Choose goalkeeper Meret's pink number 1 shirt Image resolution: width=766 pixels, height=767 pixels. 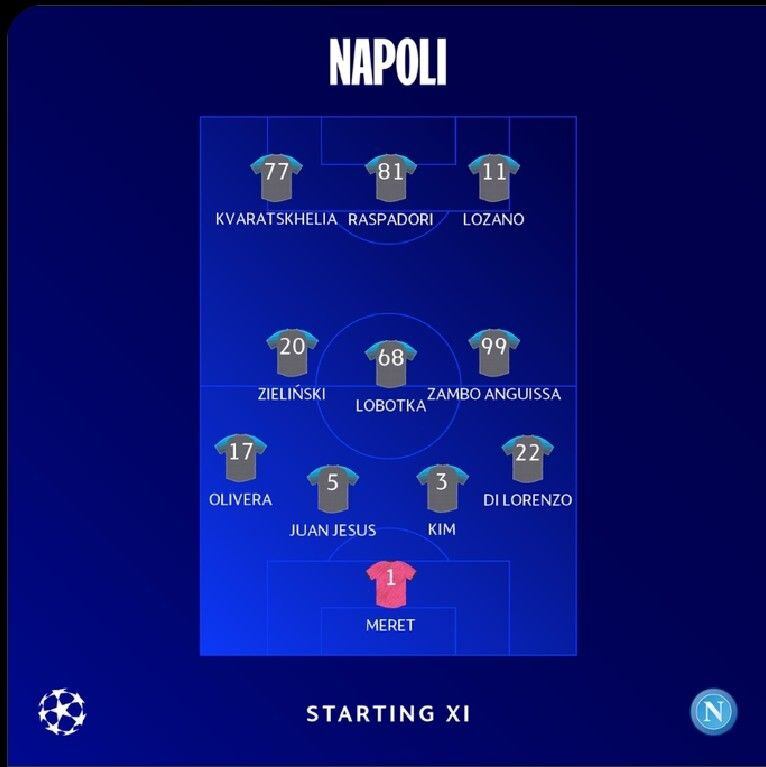[390, 583]
